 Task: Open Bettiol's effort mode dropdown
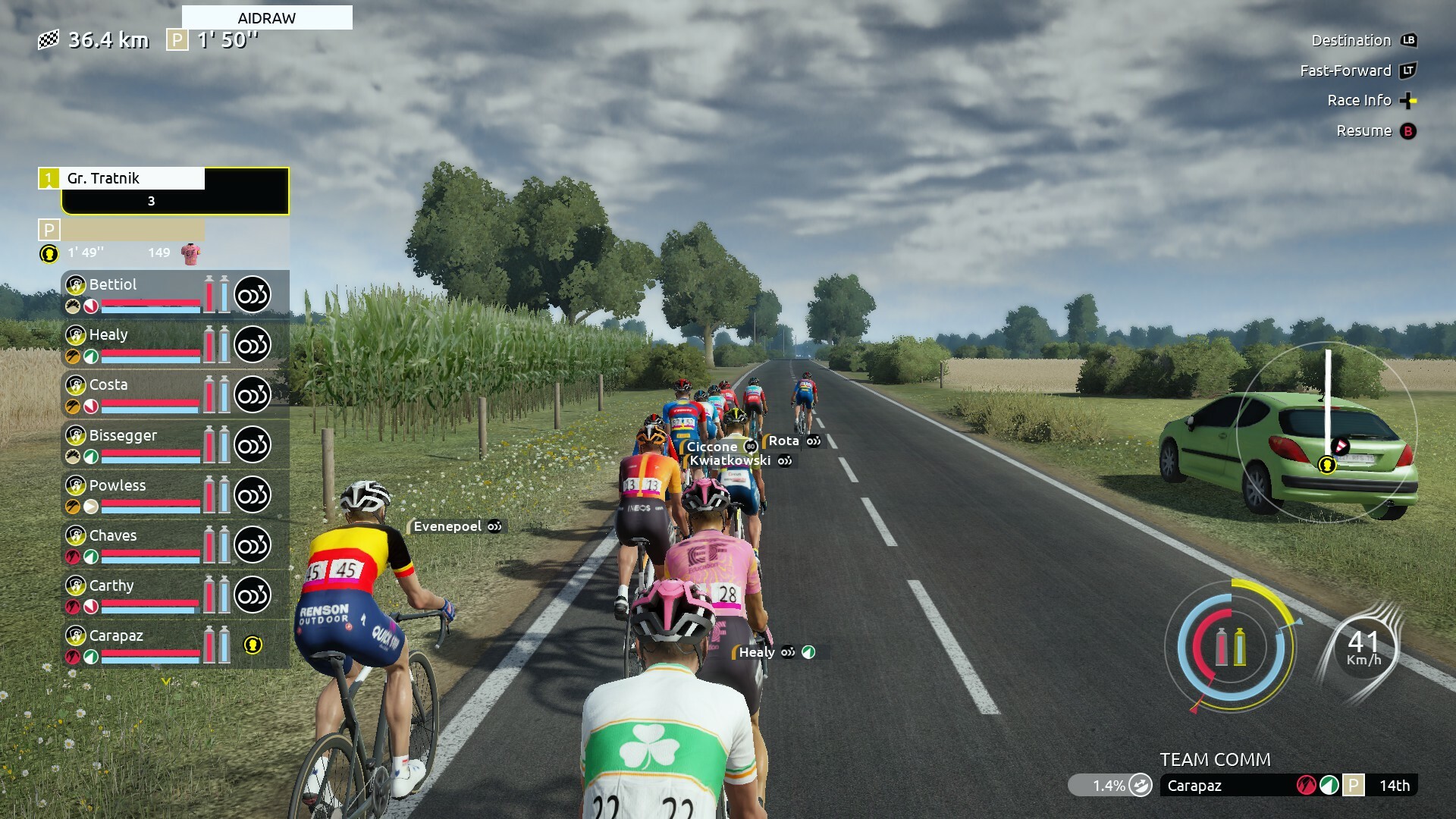253,295
